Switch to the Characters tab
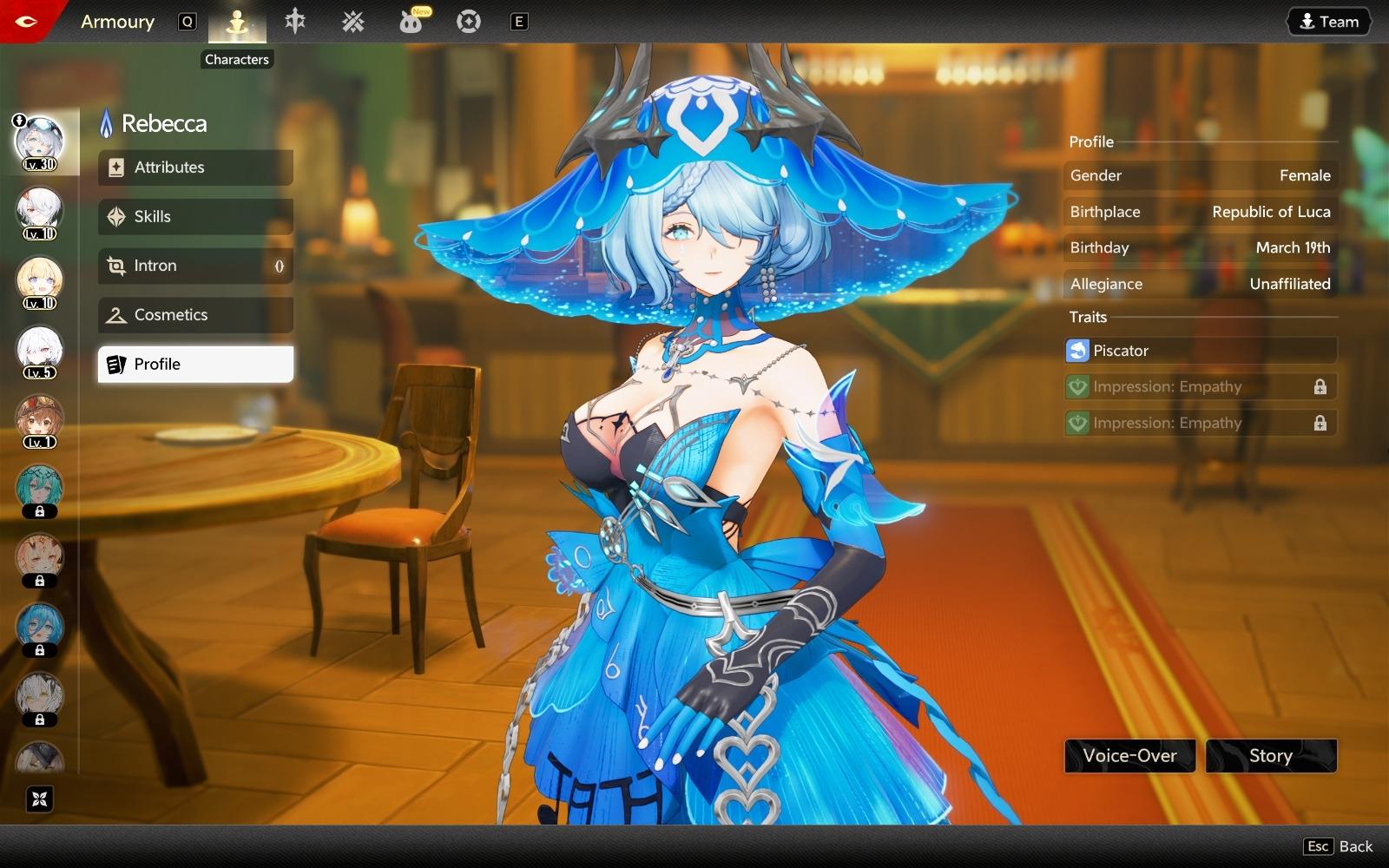The width and height of the screenshot is (1389, 868). 237,23
